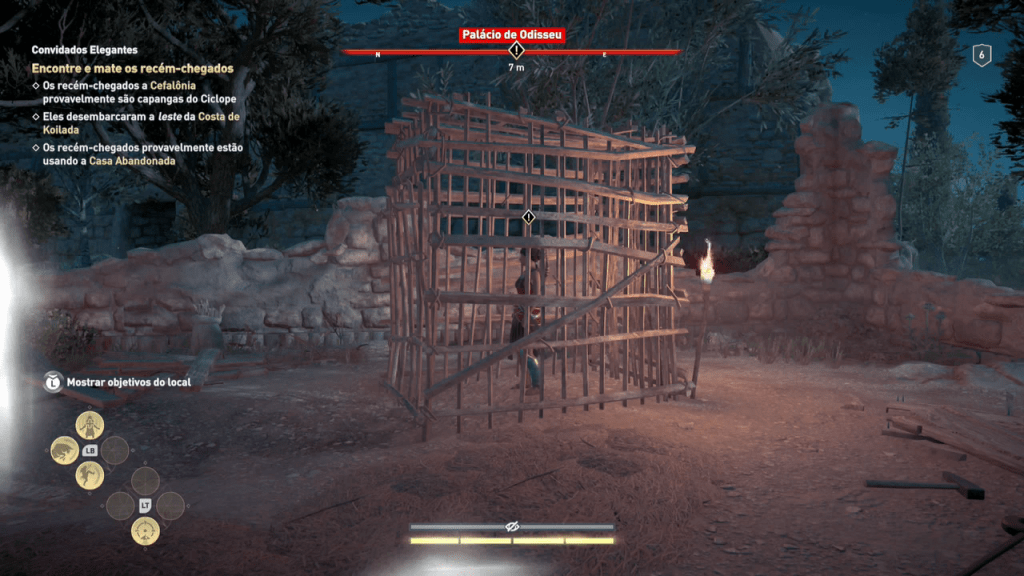This screenshot has height=576, width=1024.
Task: Activate the bull charge ability
Action: [65, 450]
